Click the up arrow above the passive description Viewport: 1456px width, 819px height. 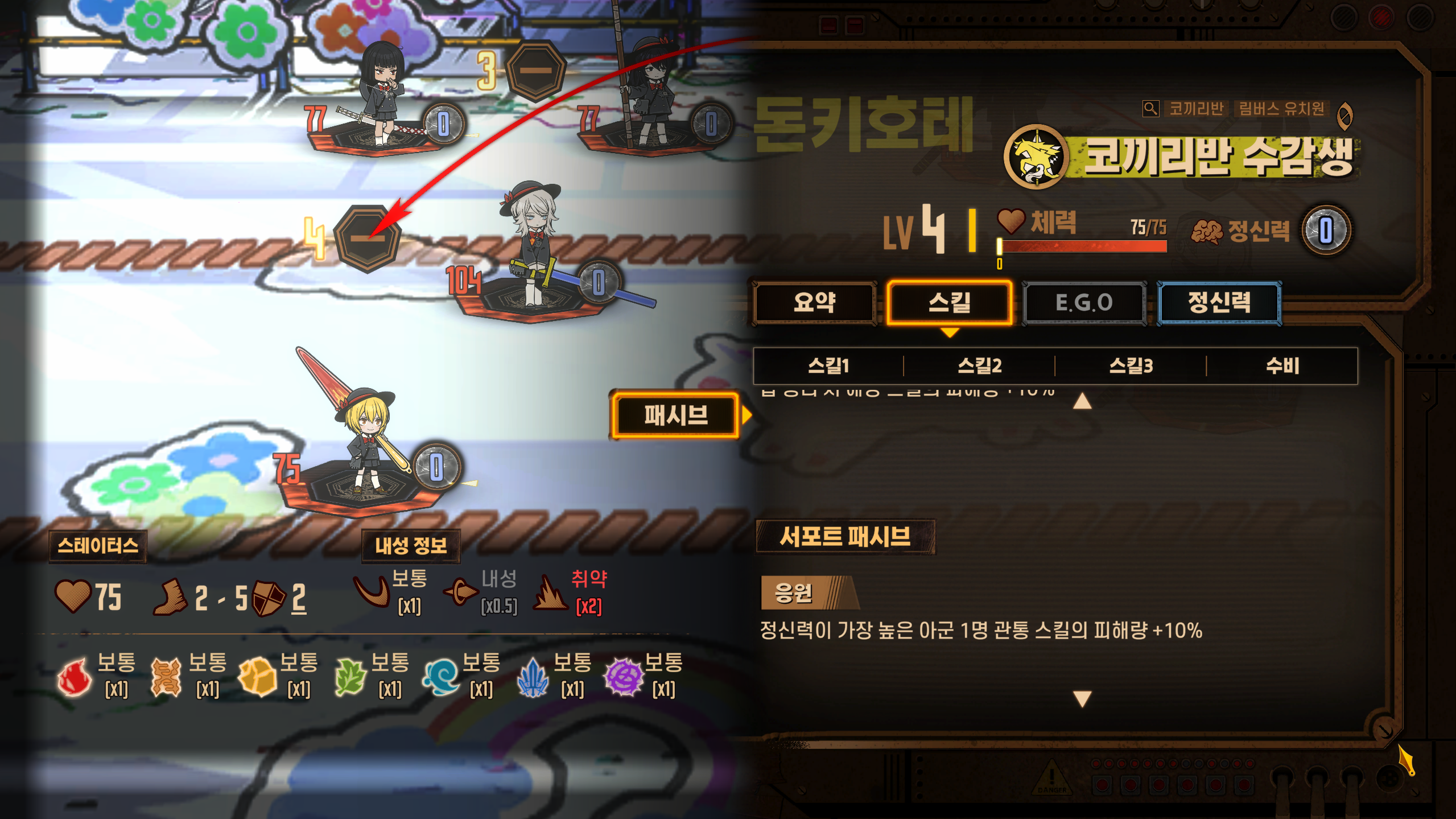[1083, 401]
